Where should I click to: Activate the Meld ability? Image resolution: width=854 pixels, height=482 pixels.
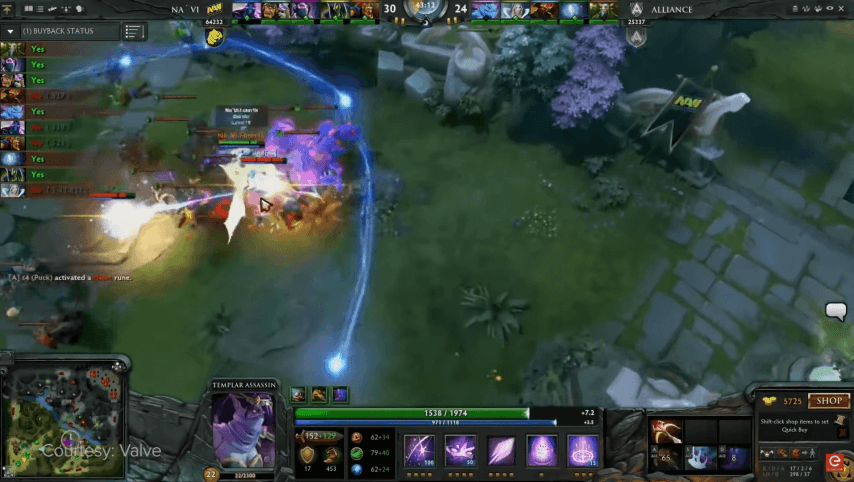pos(459,450)
